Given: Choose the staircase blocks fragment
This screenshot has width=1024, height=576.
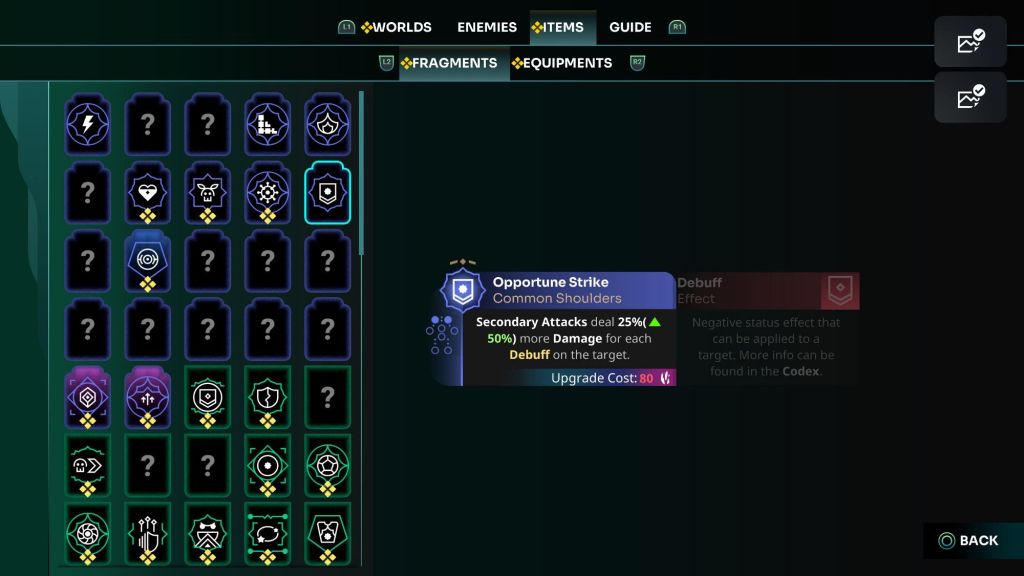Looking at the screenshot, I should point(267,124).
